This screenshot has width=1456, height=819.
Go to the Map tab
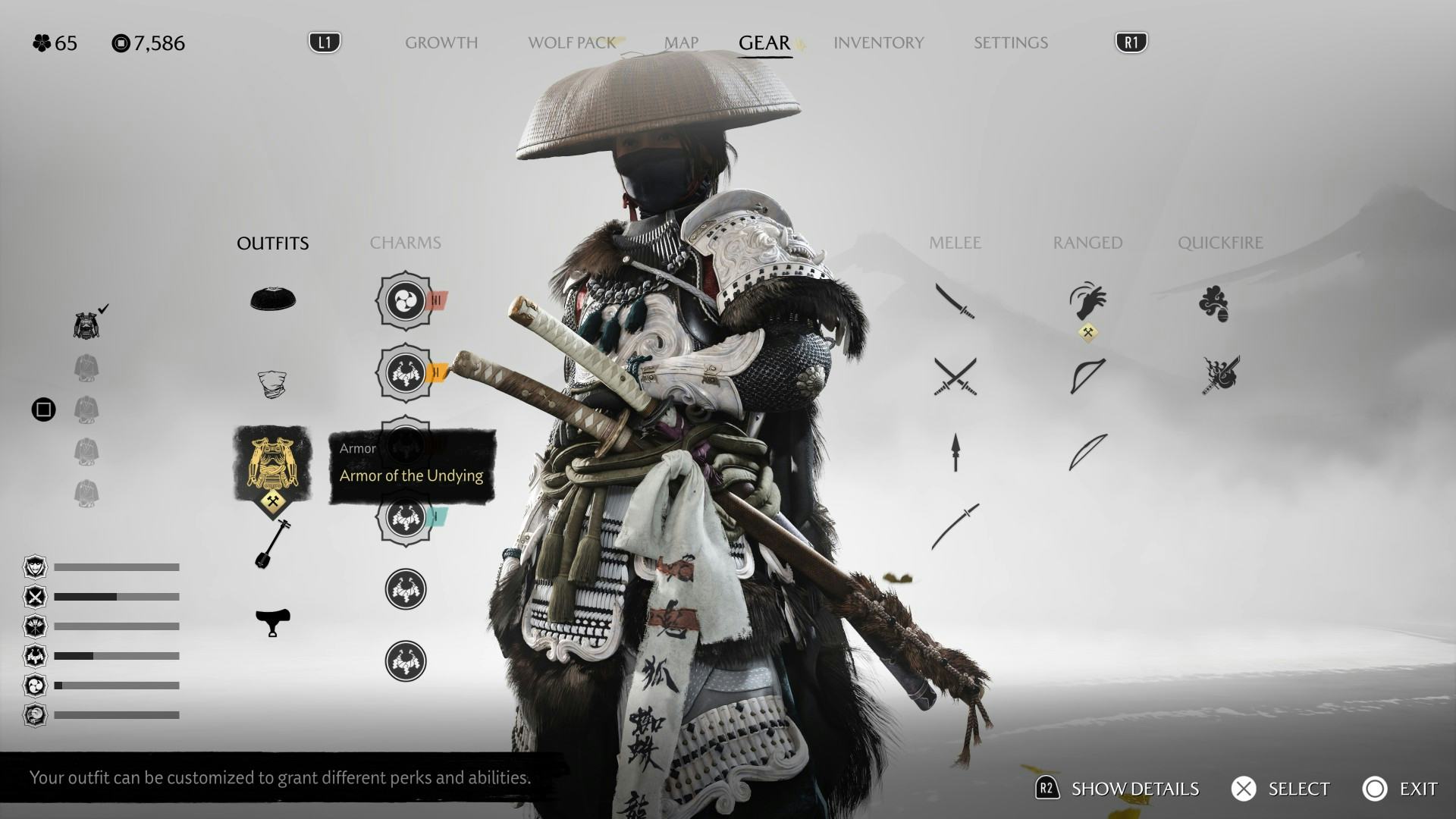coord(681,42)
